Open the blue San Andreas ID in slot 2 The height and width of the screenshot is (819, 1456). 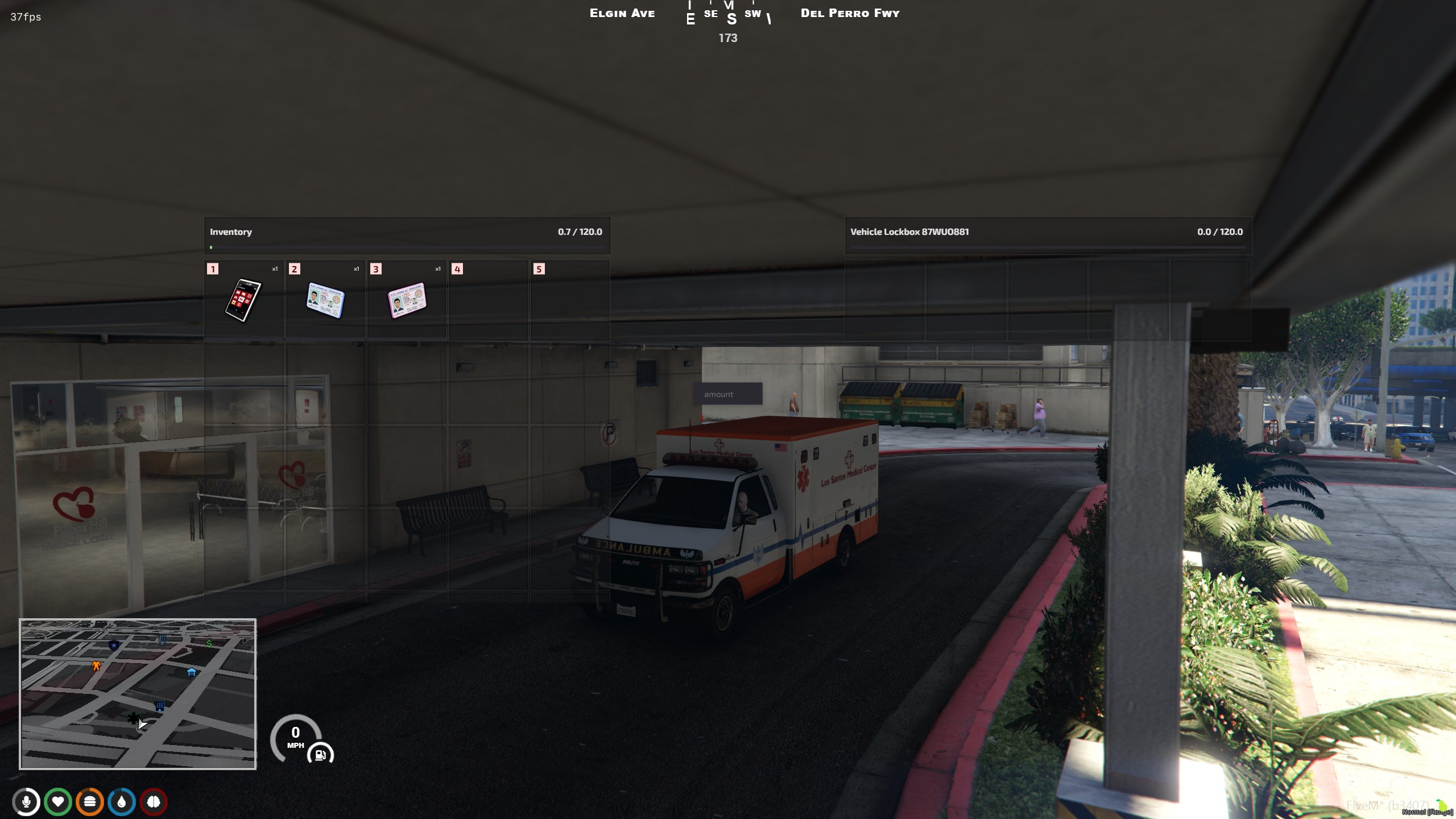click(x=325, y=300)
